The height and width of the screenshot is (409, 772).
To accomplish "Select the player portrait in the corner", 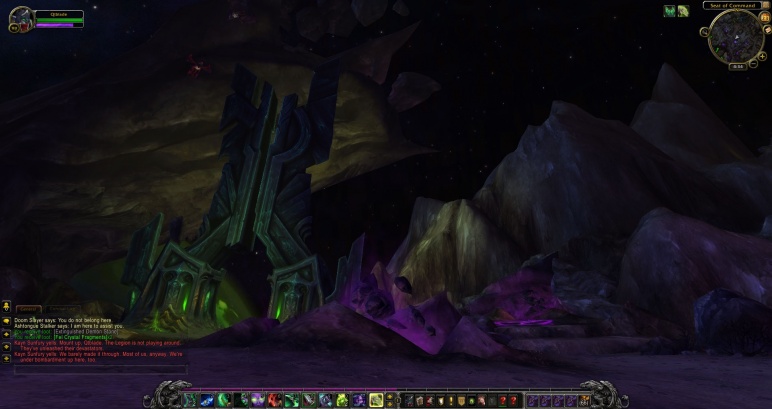I will (x=21, y=18).
